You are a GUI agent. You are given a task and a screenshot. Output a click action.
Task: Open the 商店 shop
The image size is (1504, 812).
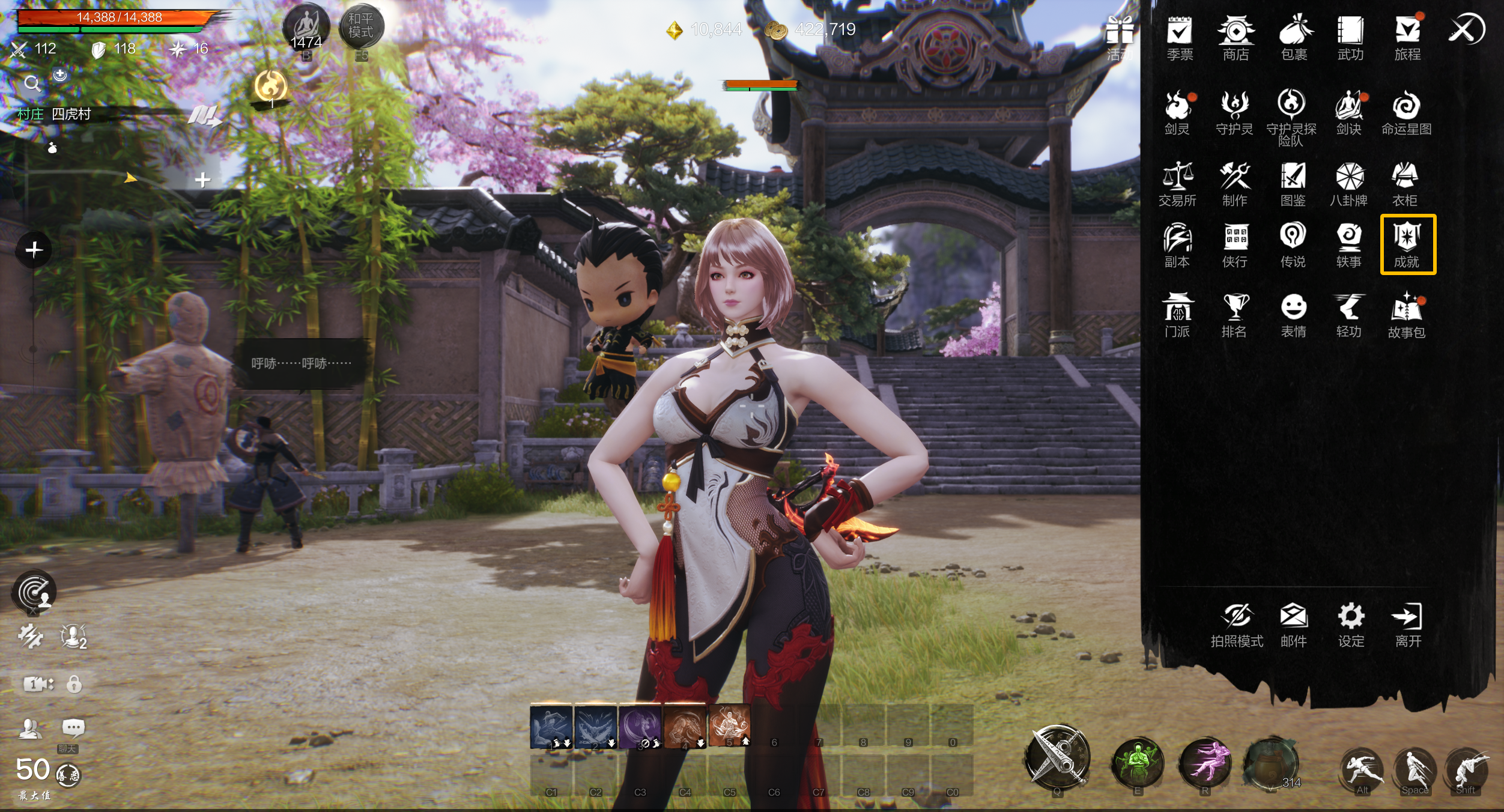click(1236, 37)
